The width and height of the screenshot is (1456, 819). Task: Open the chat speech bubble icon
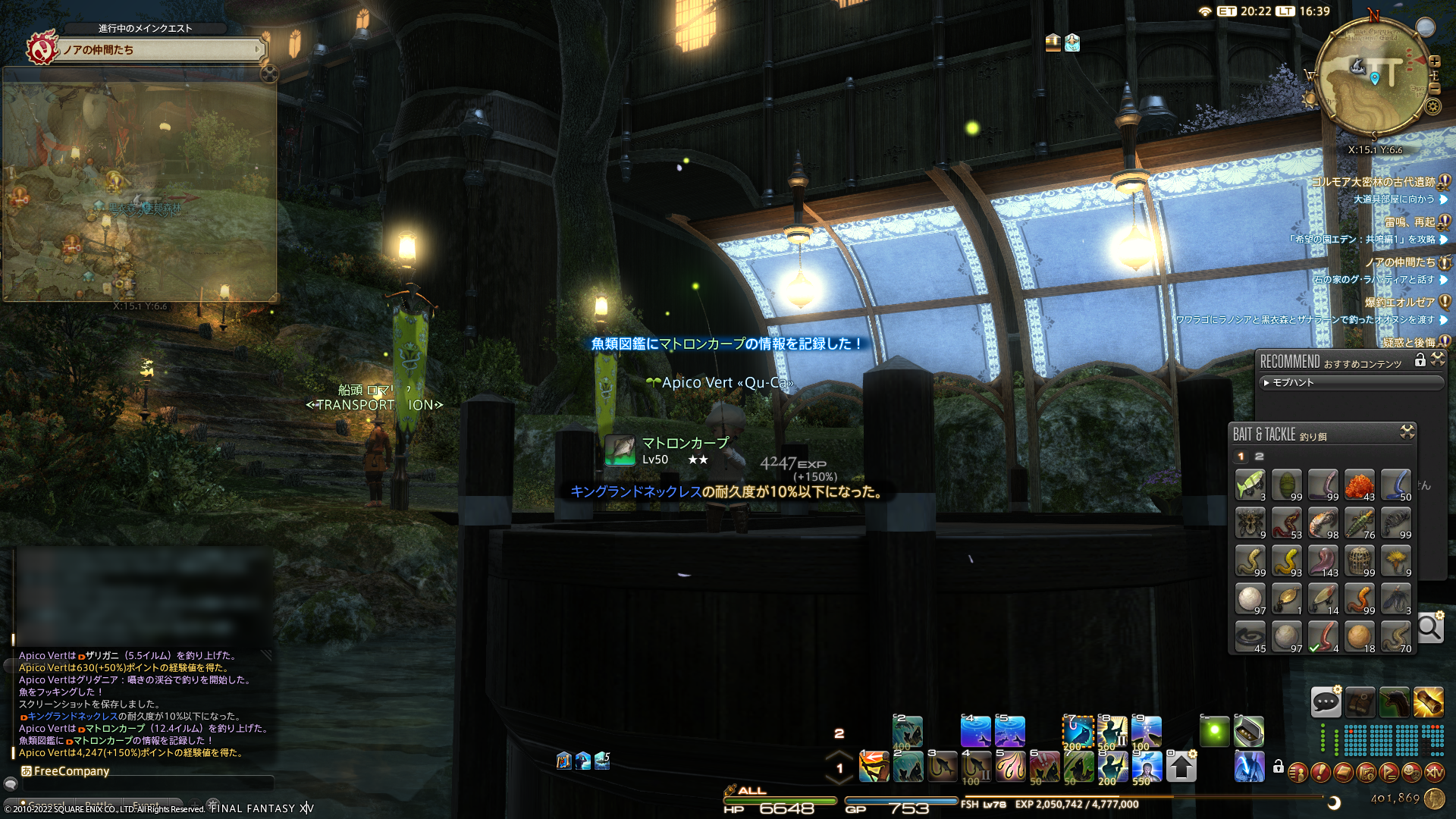1326,702
